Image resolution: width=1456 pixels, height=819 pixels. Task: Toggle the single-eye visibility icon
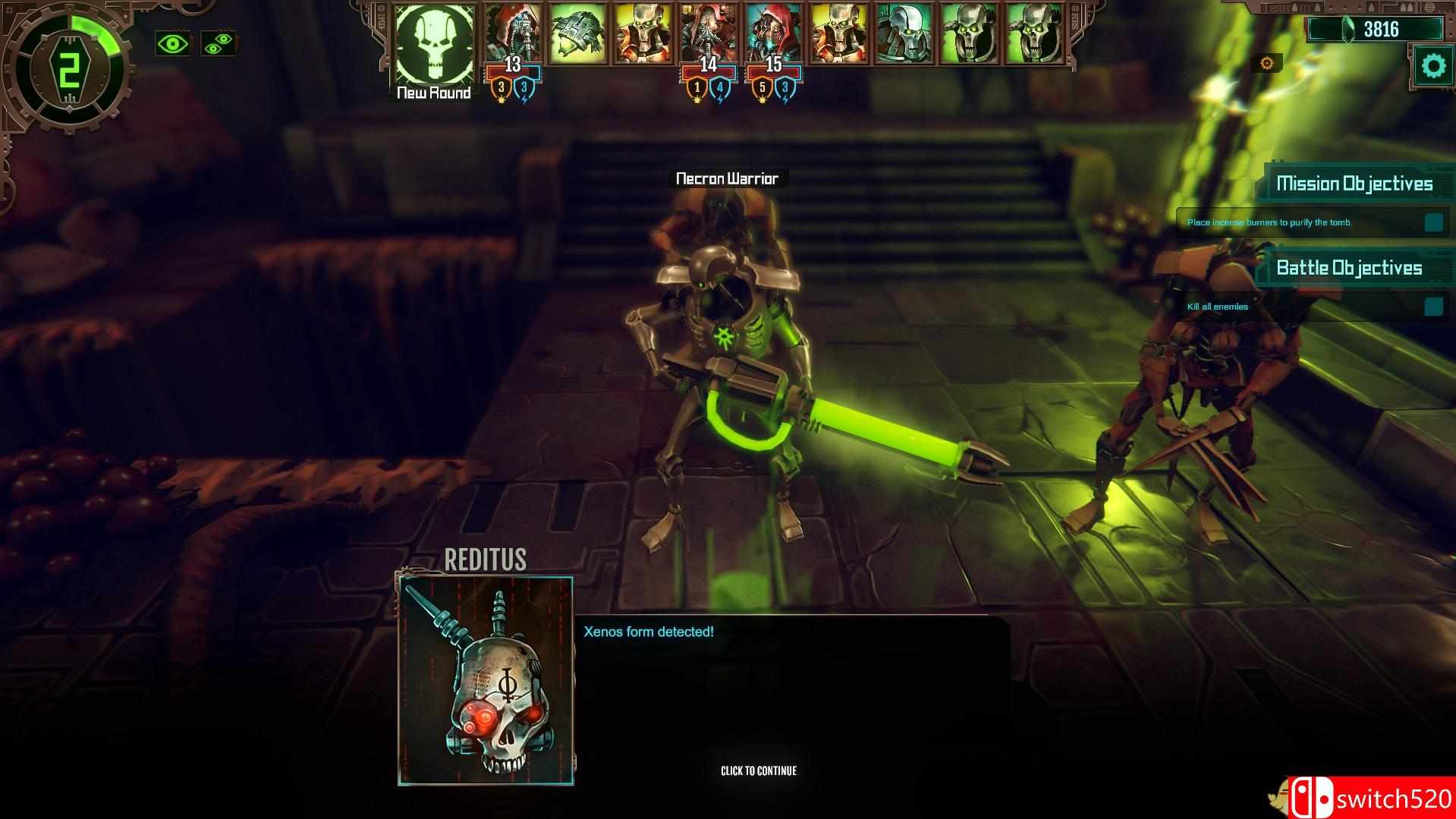point(175,46)
